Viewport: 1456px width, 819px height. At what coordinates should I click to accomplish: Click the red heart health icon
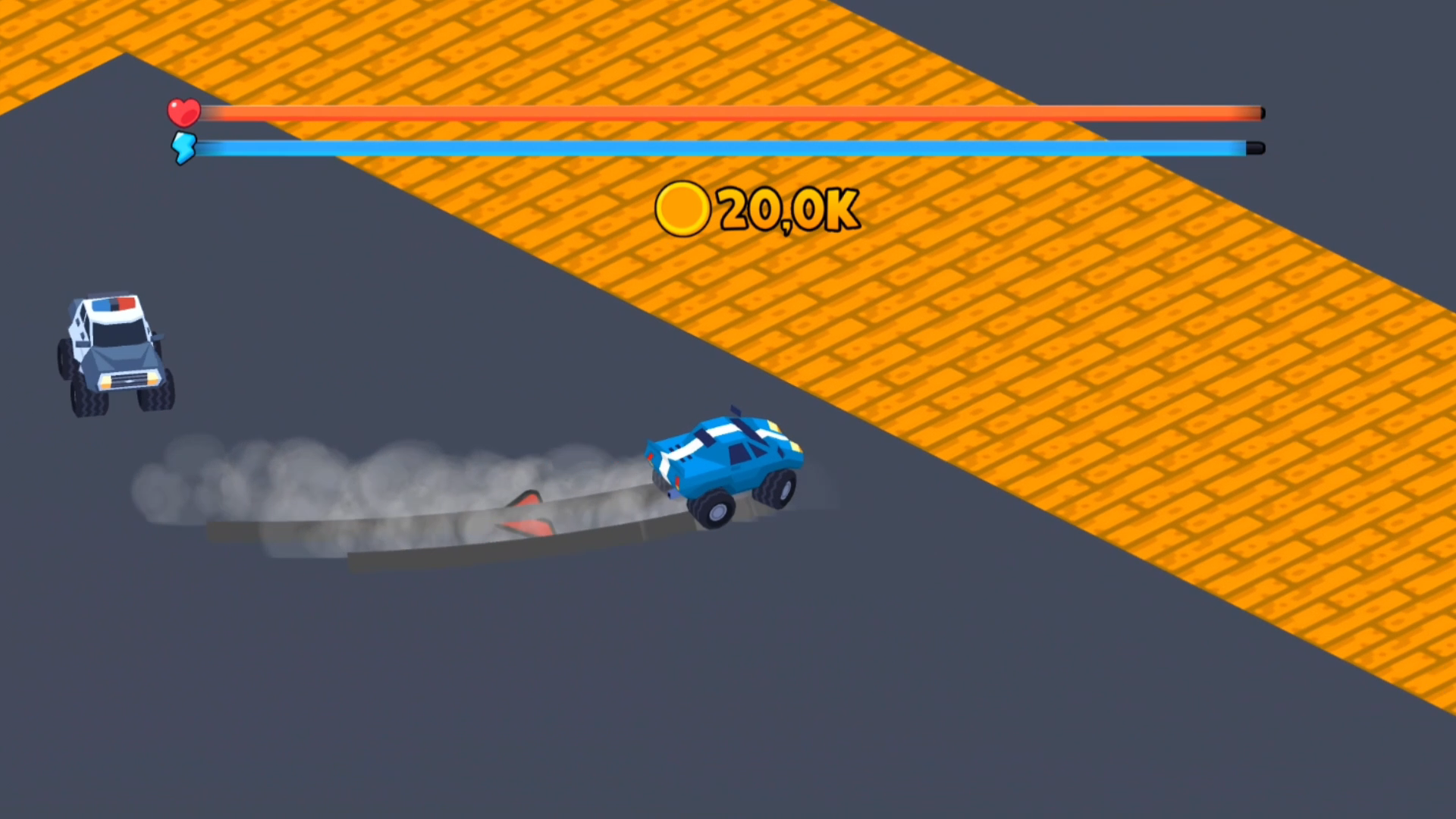182,111
